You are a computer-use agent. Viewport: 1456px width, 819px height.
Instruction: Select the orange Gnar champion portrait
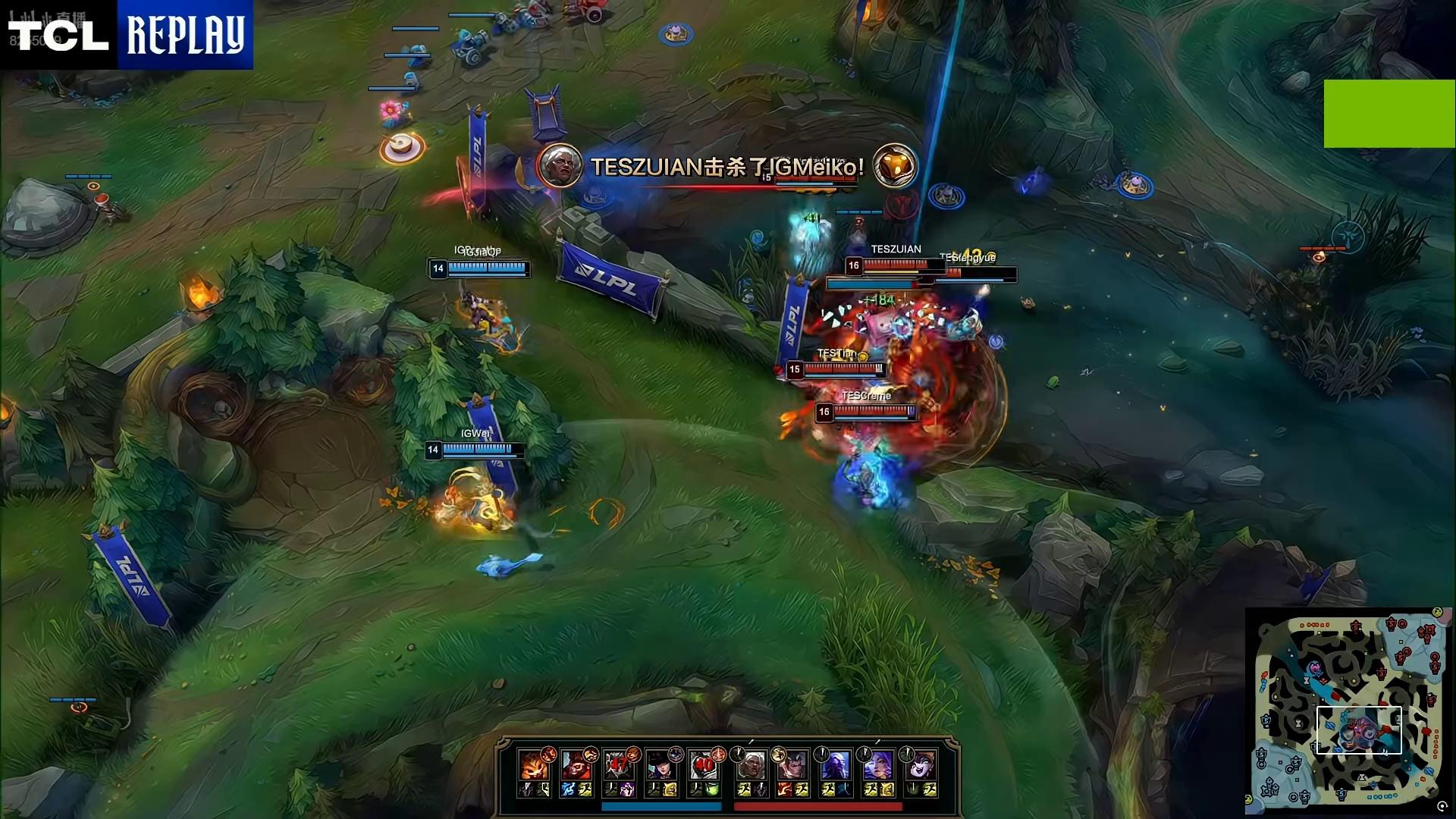click(x=533, y=764)
